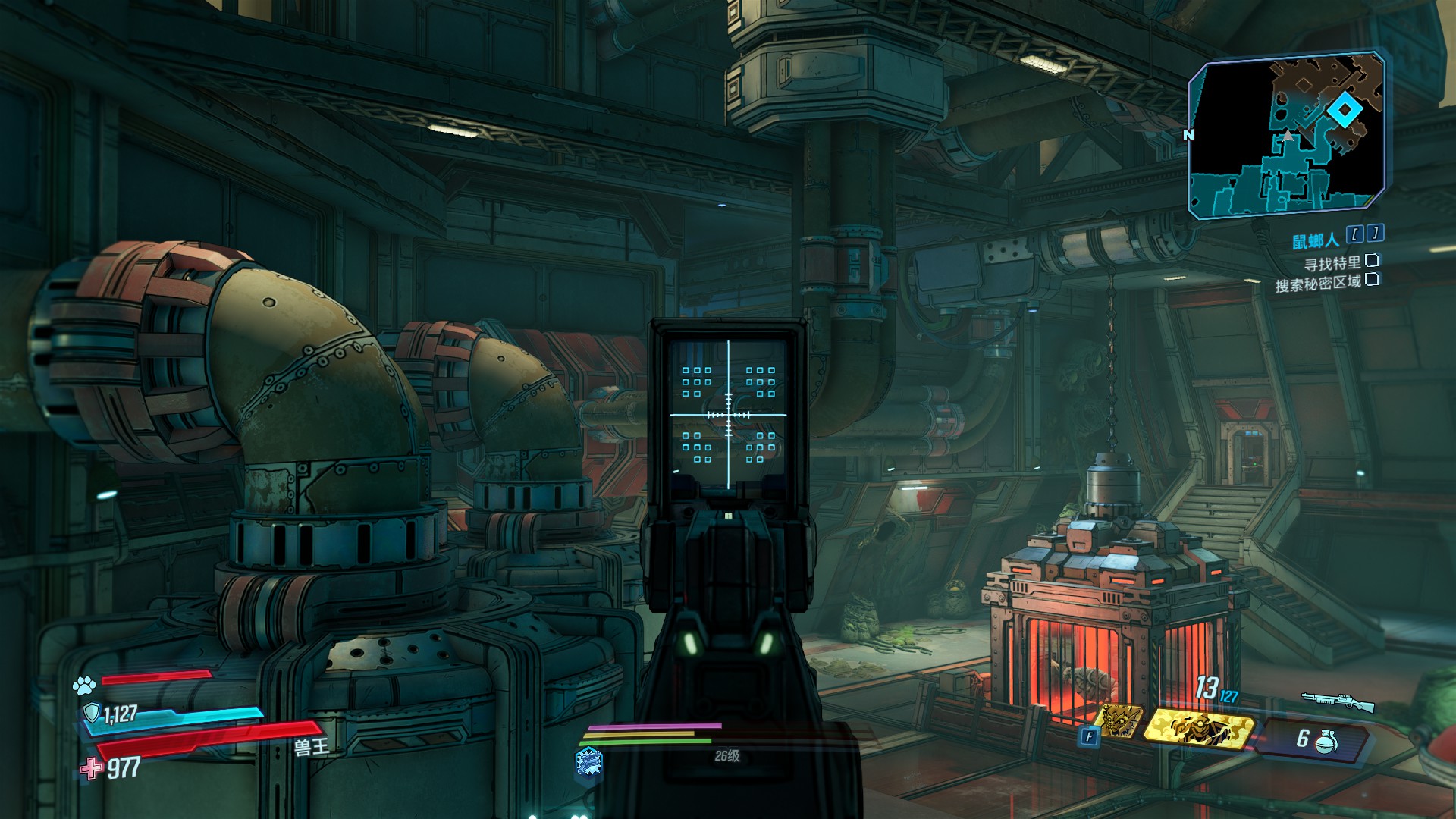Image resolution: width=1456 pixels, height=819 pixels.
Task: Select the diamond objective marker on minimap
Action: pyautogui.click(x=1344, y=111)
